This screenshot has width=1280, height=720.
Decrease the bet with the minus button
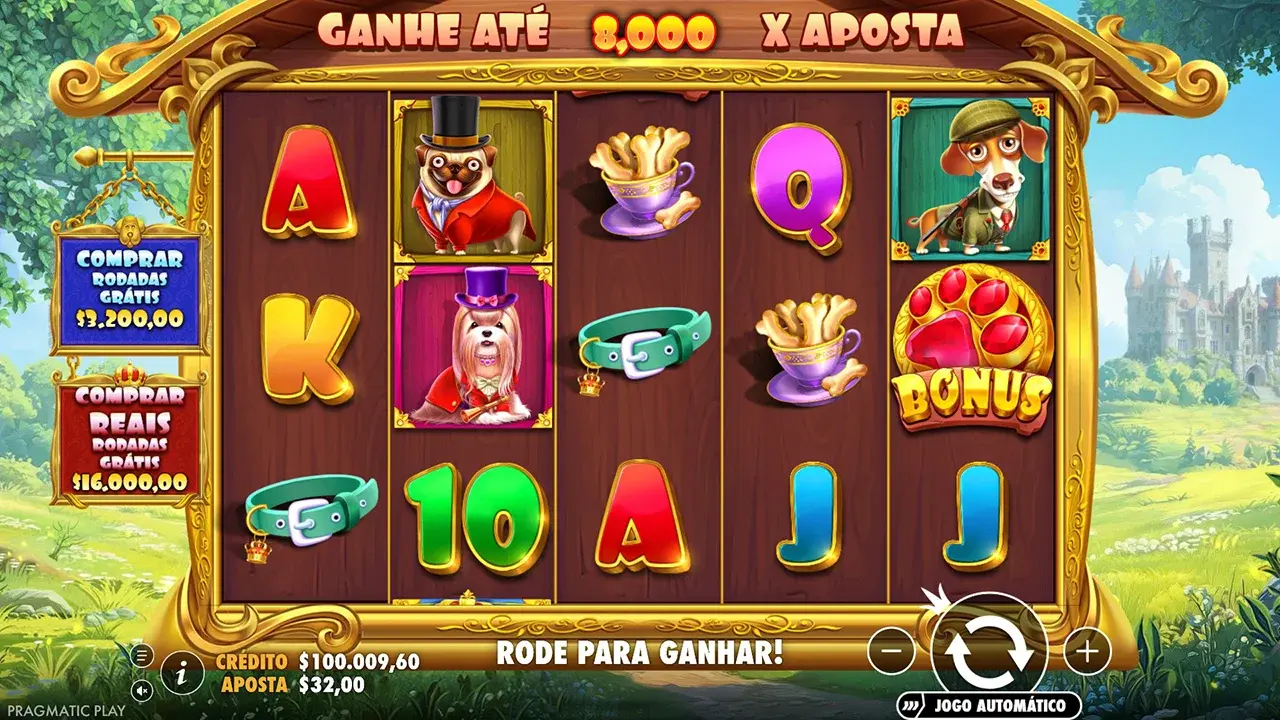(891, 653)
